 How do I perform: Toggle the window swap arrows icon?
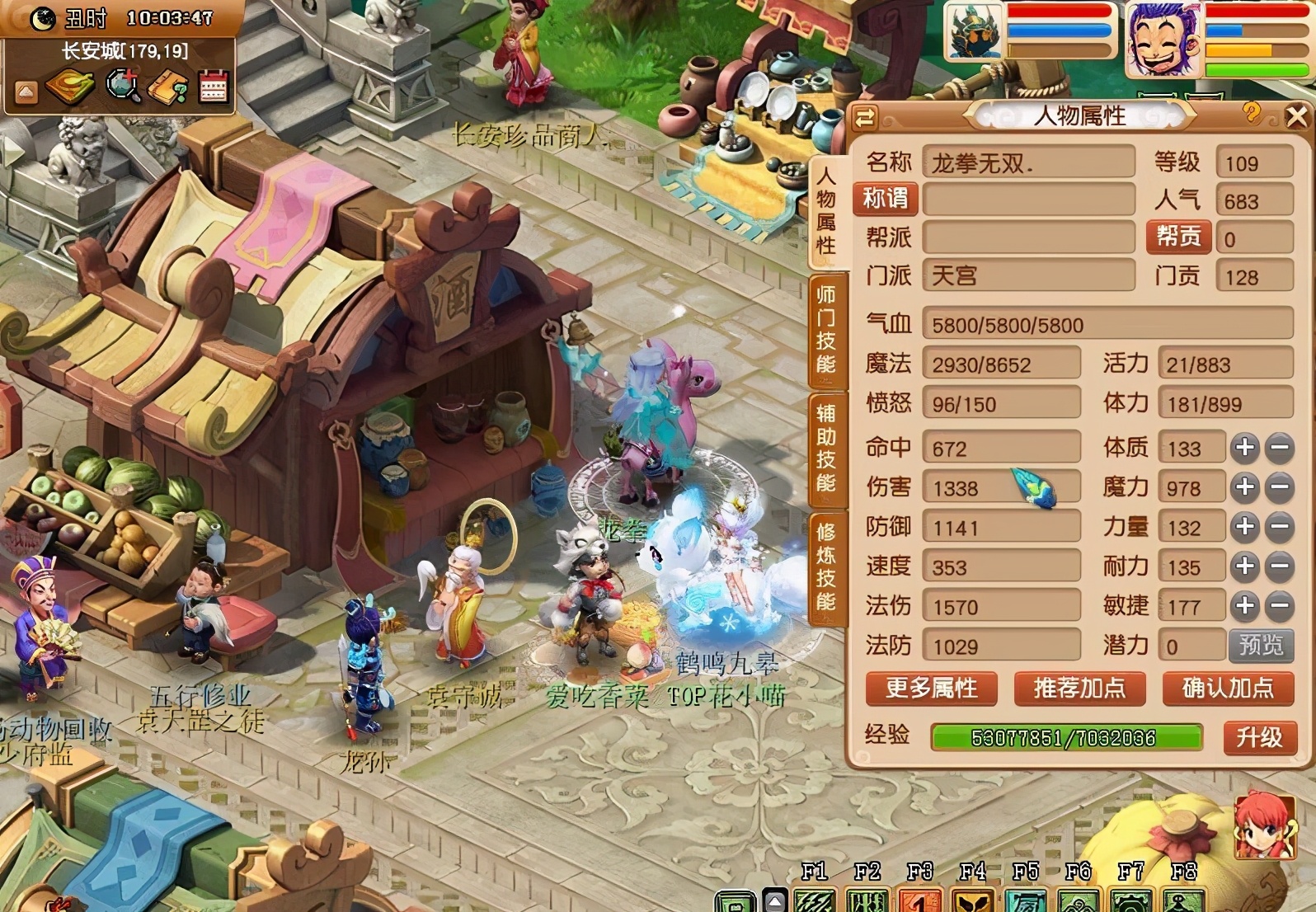click(x=863, y=118)
